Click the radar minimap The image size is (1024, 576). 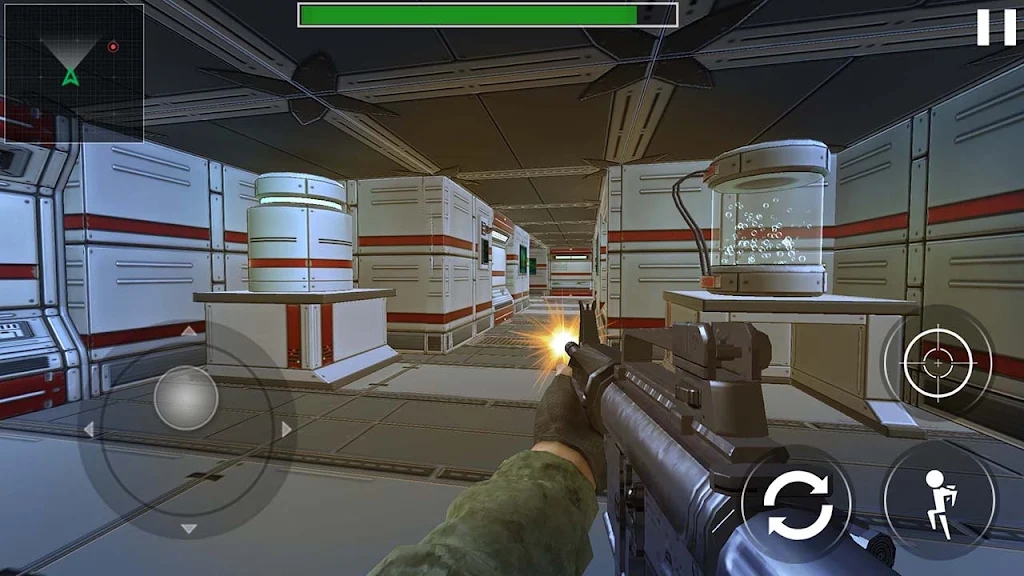74,72
